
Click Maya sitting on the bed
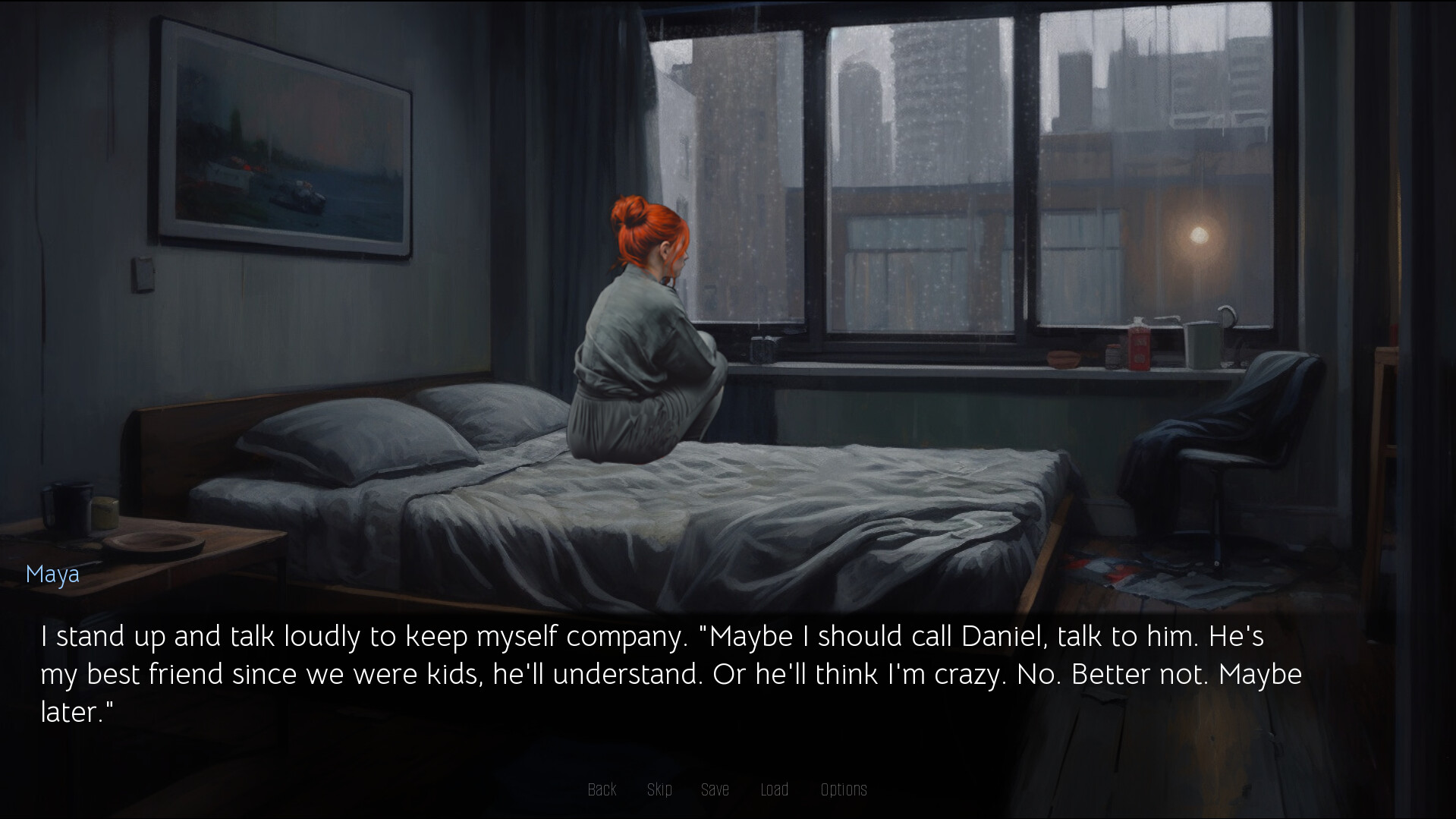click(649, 342)
